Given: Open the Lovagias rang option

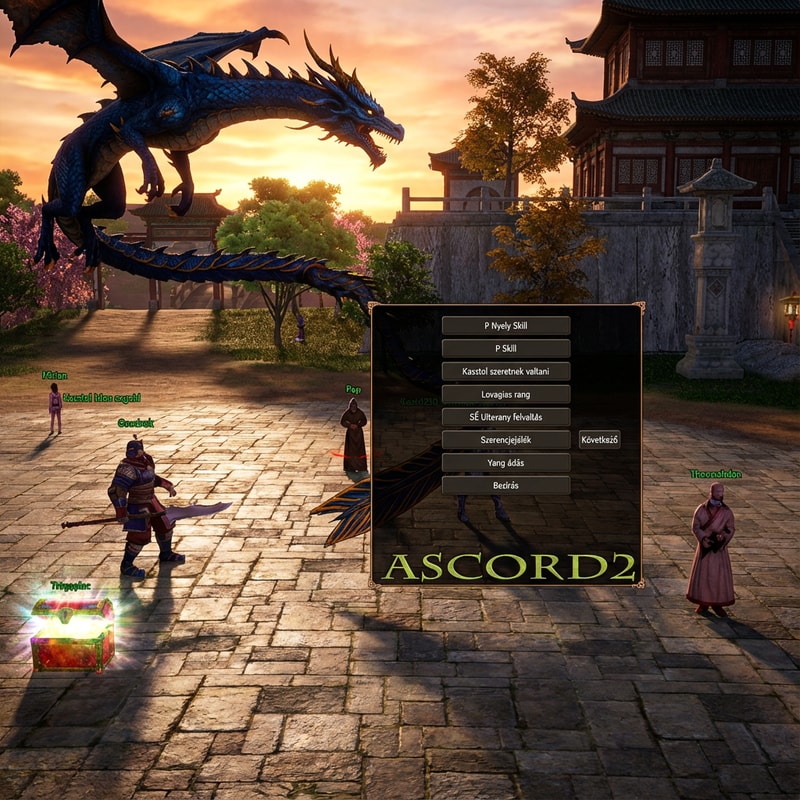Looking at the screenshot, I should [x=506, y=394].
